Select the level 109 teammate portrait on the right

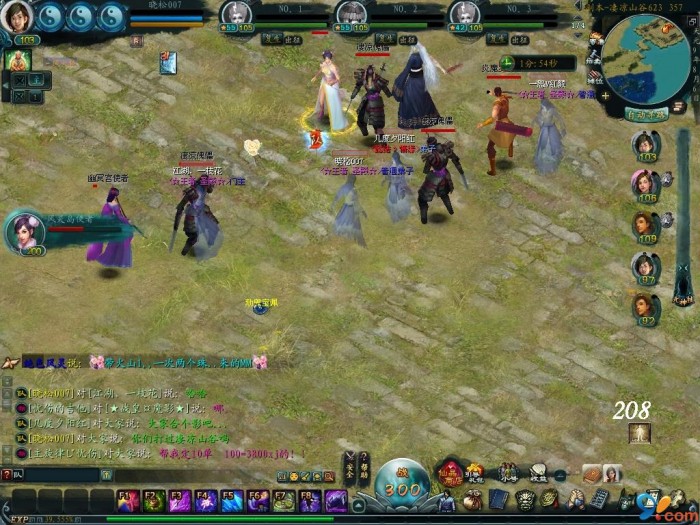coord(646,226)
